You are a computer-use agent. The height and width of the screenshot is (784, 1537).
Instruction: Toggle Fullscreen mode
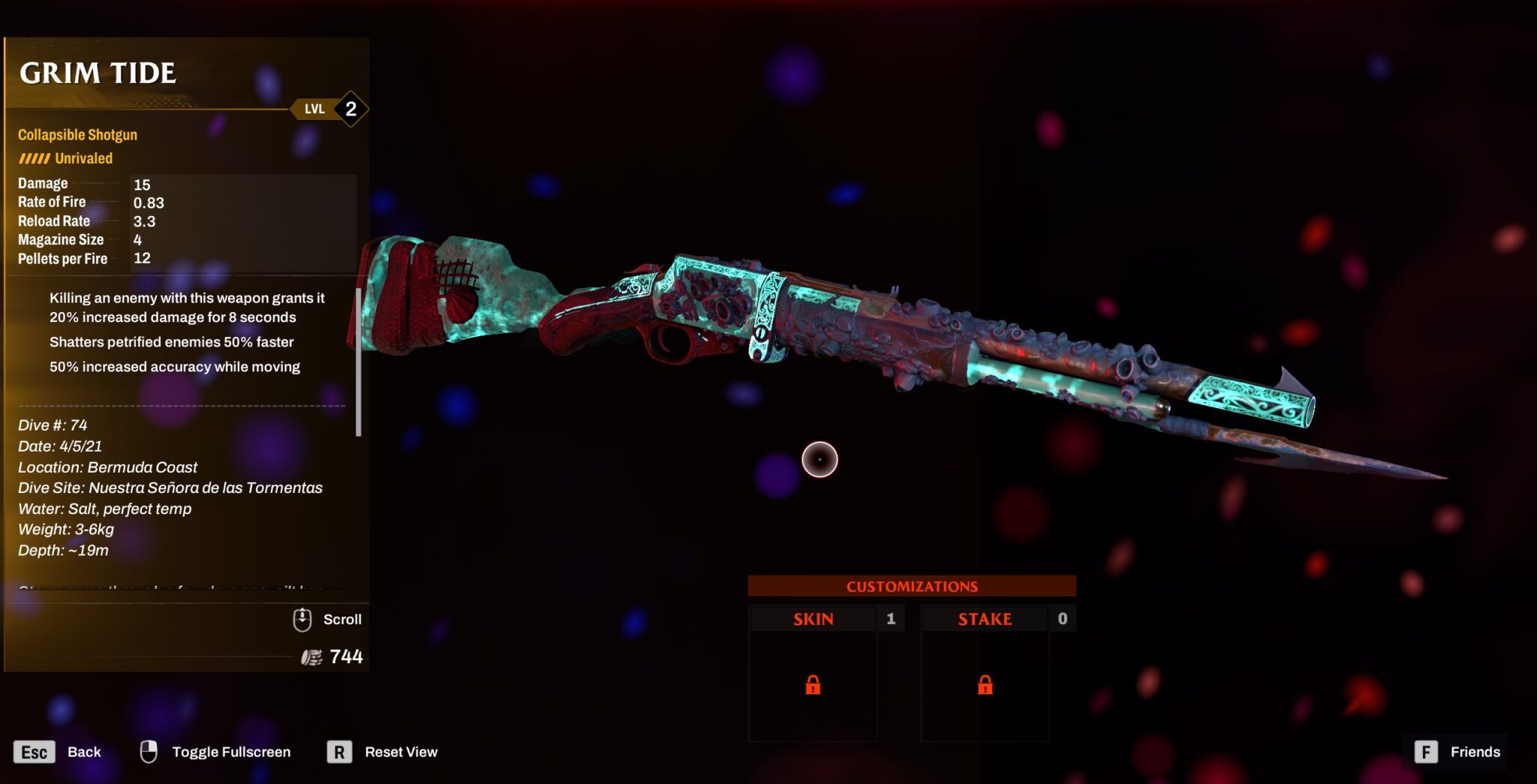tap(230, 751)
